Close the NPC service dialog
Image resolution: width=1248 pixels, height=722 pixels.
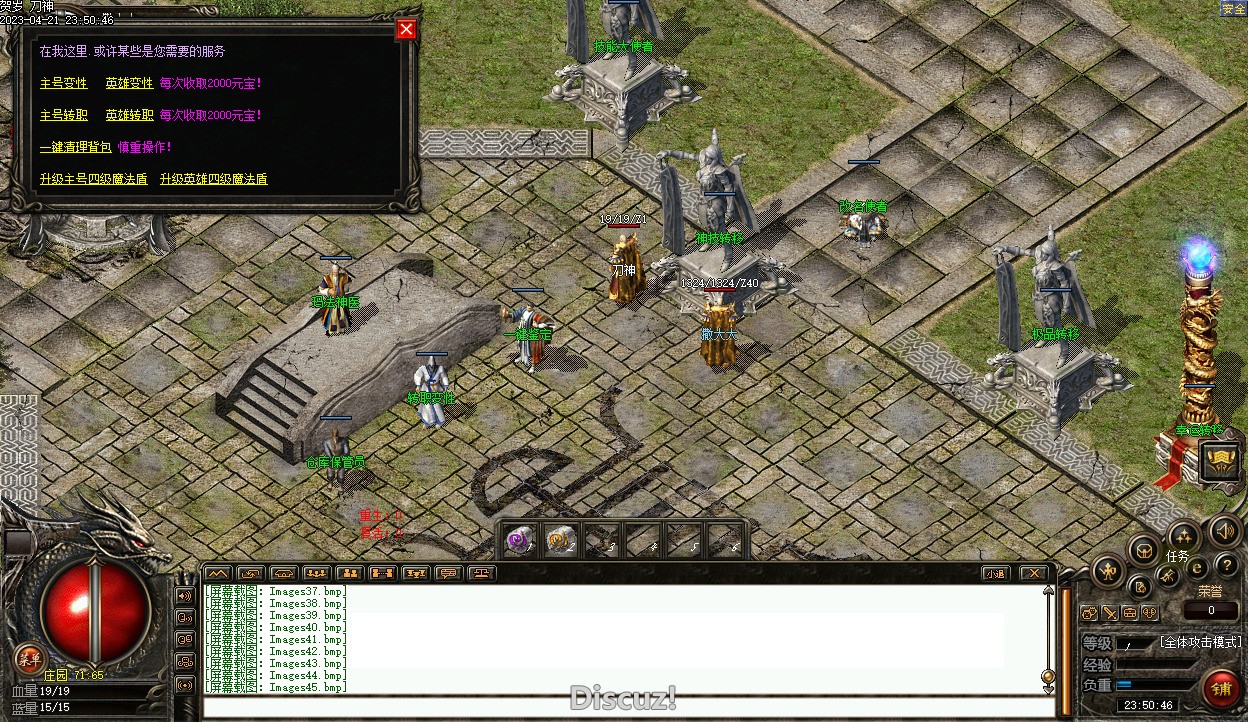click(406, 29)
